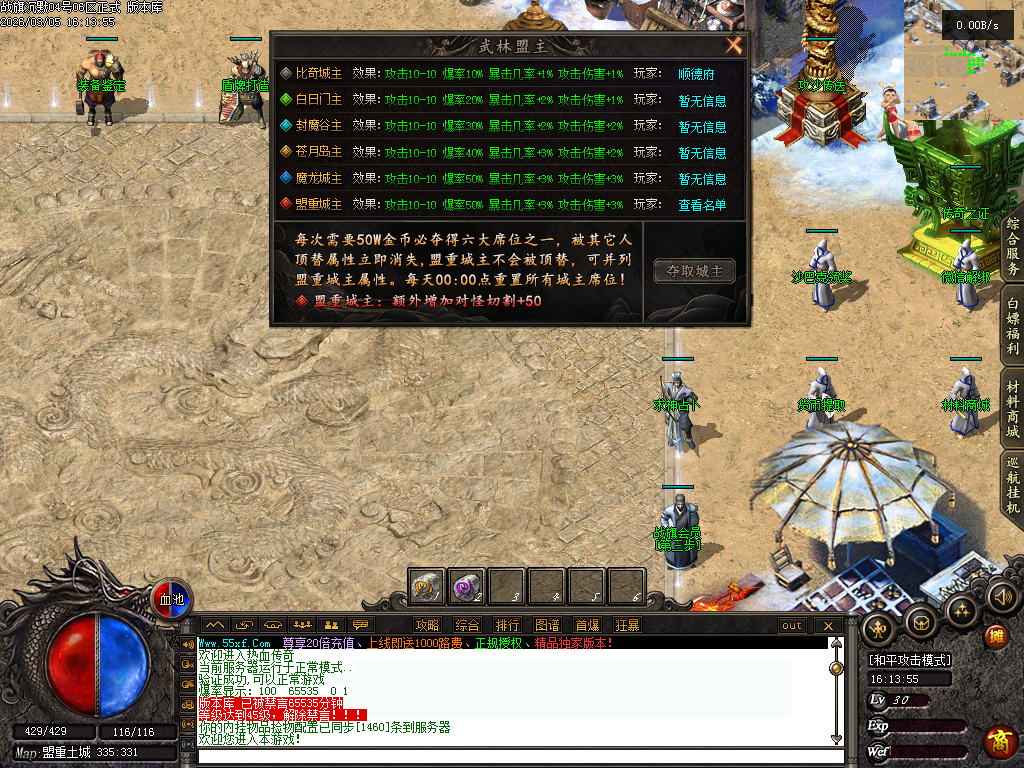Click the out button on chat bar
This screenshot has width=1024, height=768.
791,626
